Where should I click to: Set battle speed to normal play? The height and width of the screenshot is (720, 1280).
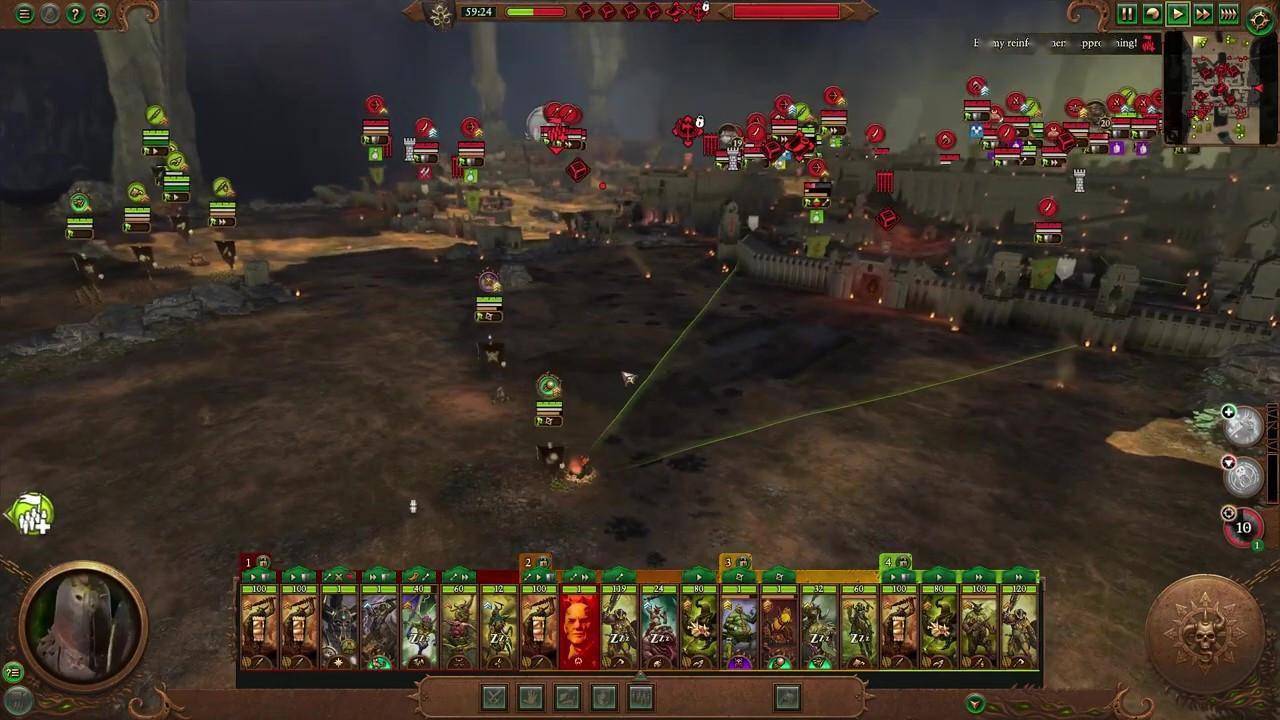[x=1178, y=14]
